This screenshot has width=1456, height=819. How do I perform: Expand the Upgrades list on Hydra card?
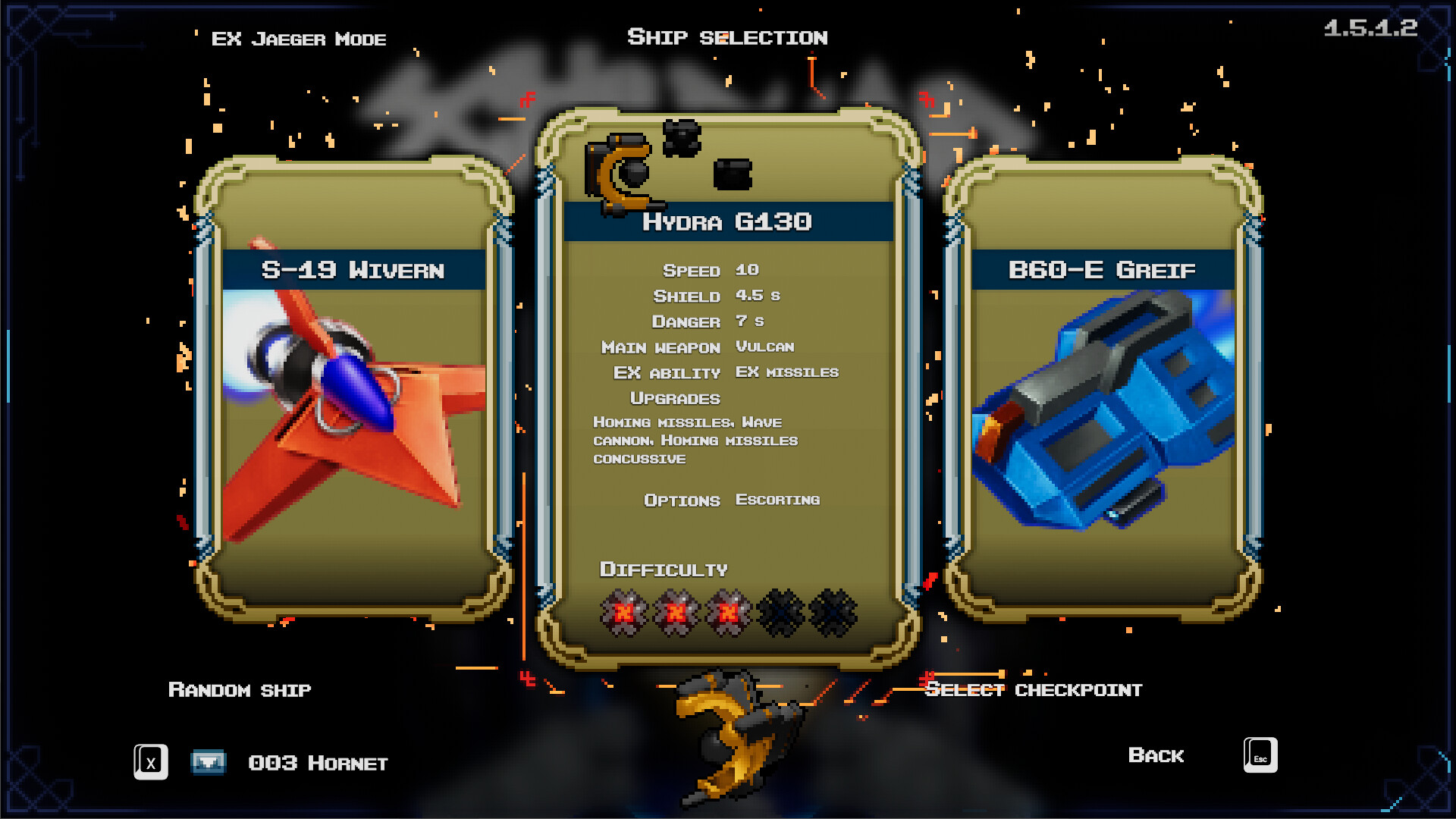[x=675, y=398]
